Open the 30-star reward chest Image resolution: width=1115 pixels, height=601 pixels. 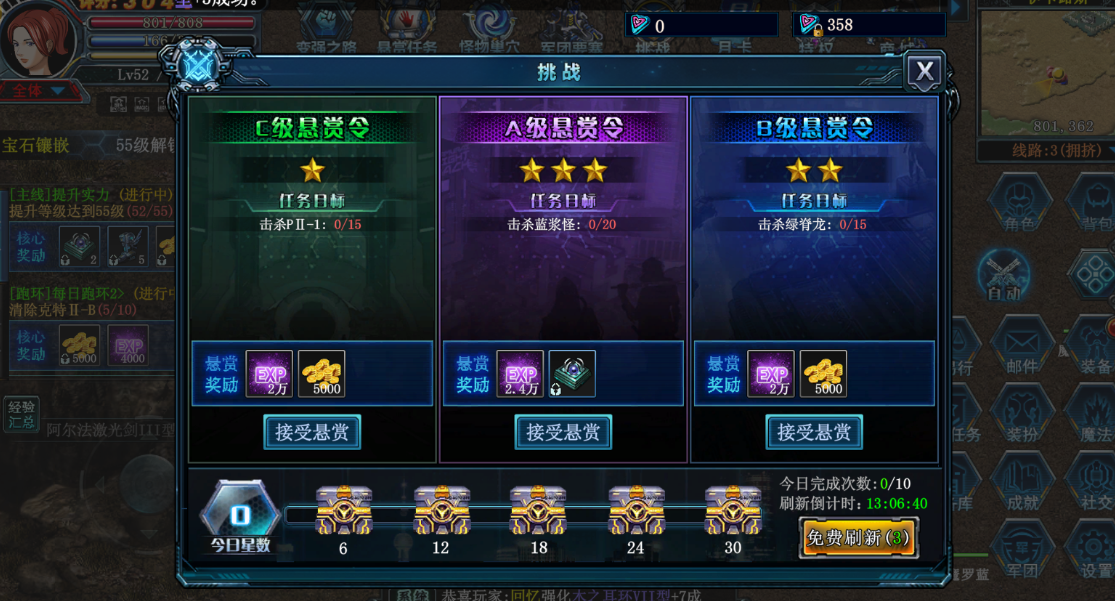(733, 511)
